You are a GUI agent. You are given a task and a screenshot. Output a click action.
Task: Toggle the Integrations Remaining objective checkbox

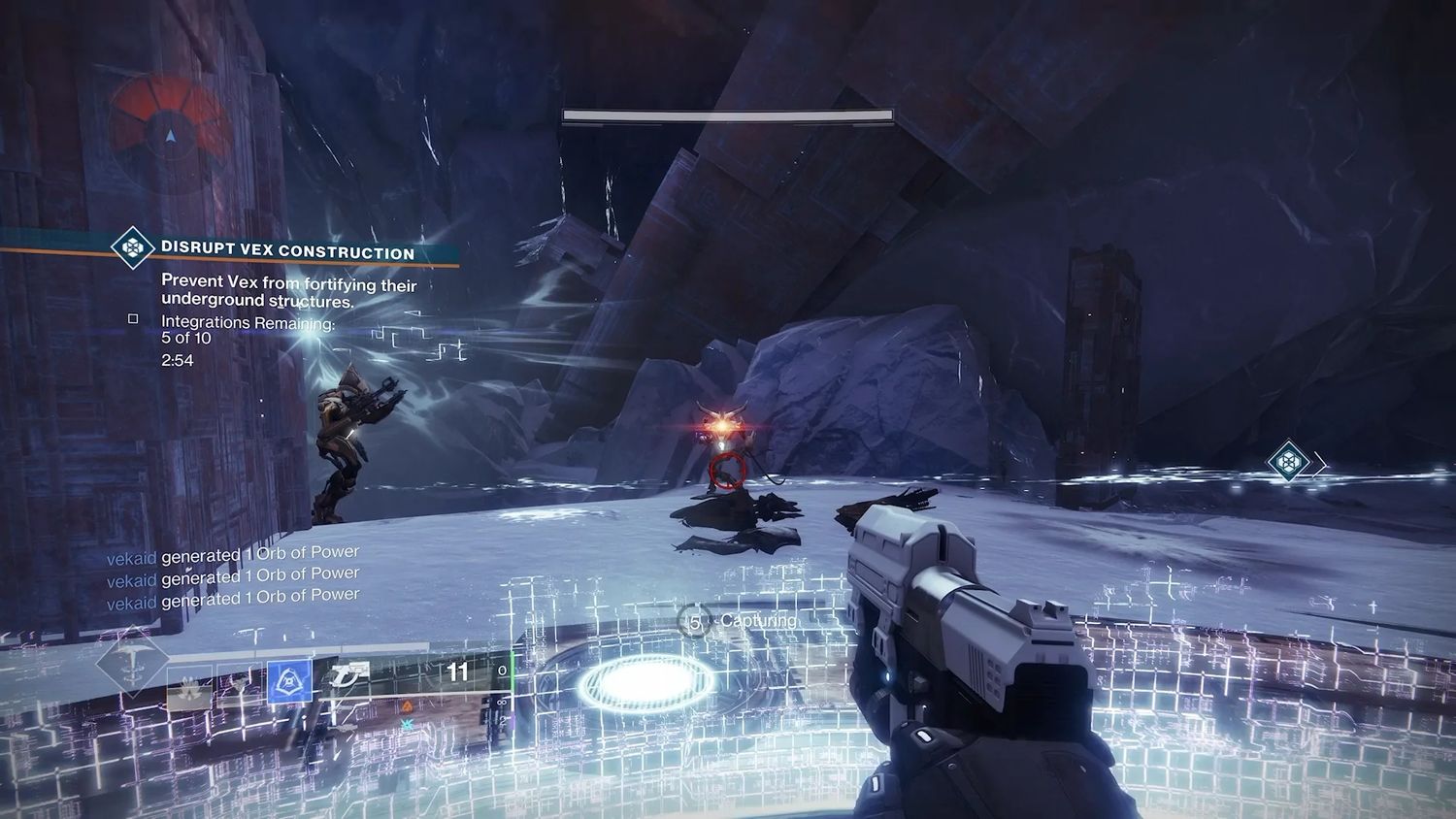[x=133, y=318]
